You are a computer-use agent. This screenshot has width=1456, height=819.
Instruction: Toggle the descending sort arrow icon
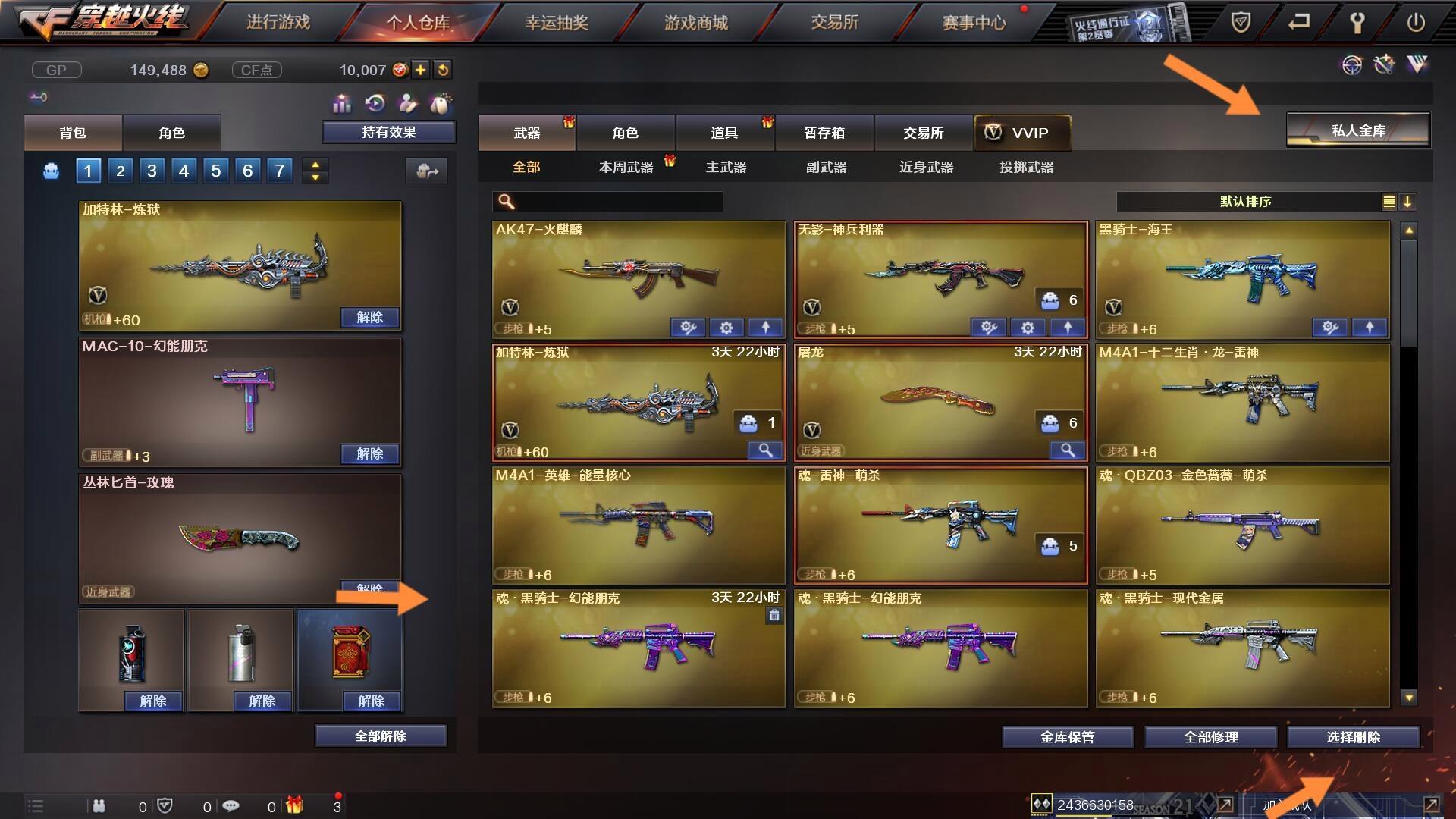(1409, 202)
